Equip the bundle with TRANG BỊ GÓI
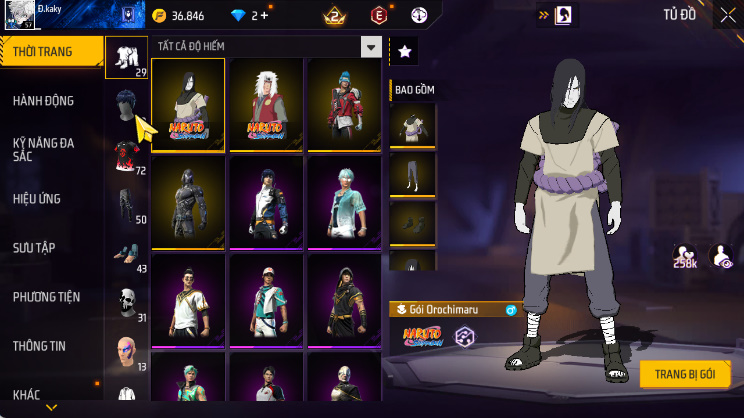The width and height of the screenshot is (744, 418). pos(685,374)
